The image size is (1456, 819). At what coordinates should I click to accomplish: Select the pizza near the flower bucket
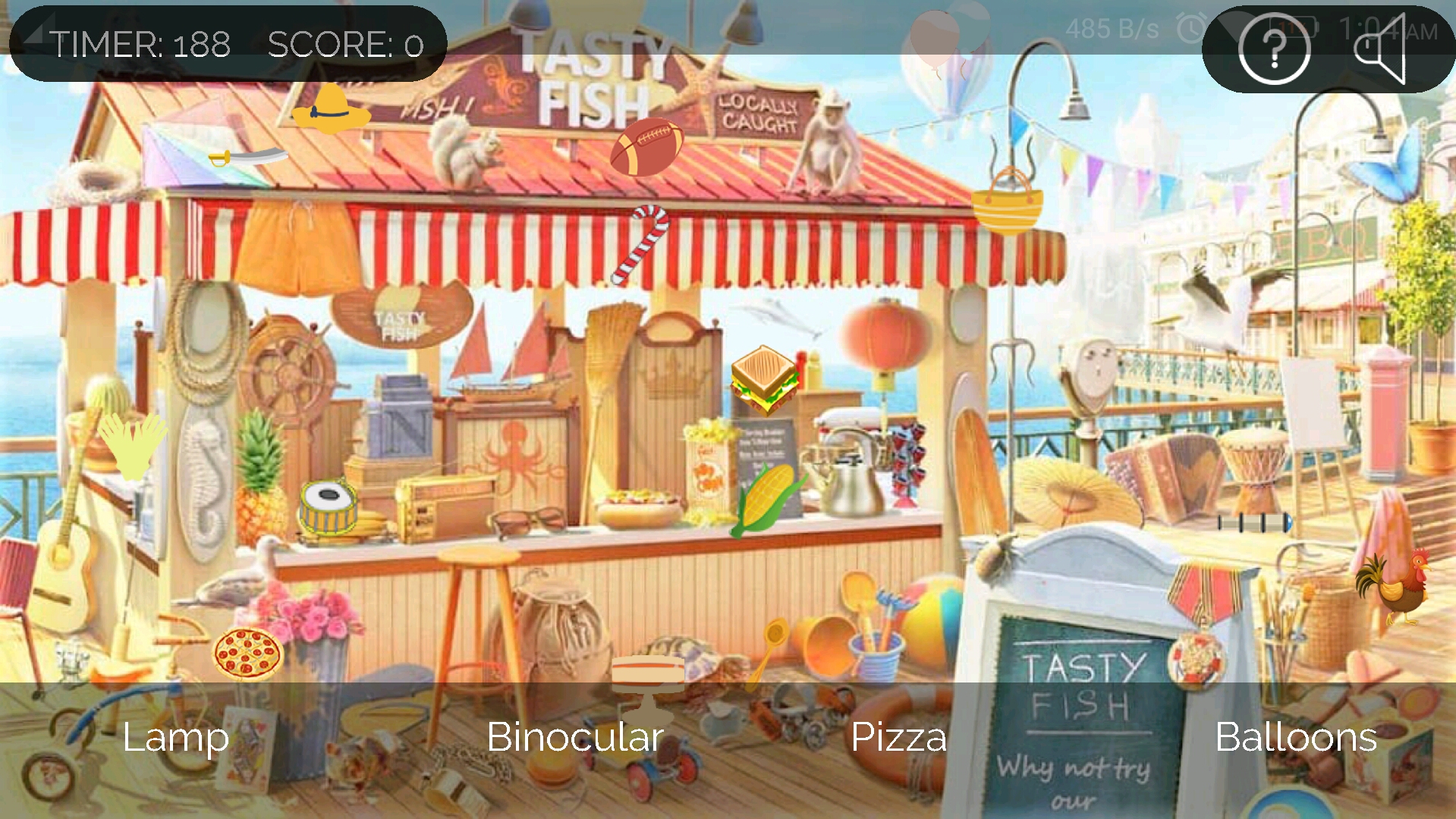point(247,654)
